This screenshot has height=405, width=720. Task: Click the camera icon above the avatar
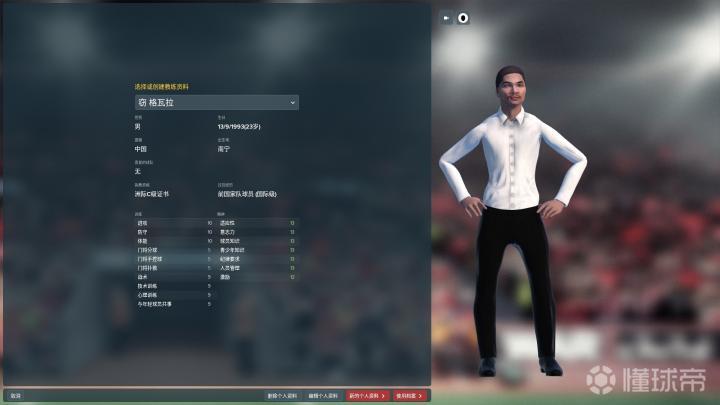pos(446,17)
